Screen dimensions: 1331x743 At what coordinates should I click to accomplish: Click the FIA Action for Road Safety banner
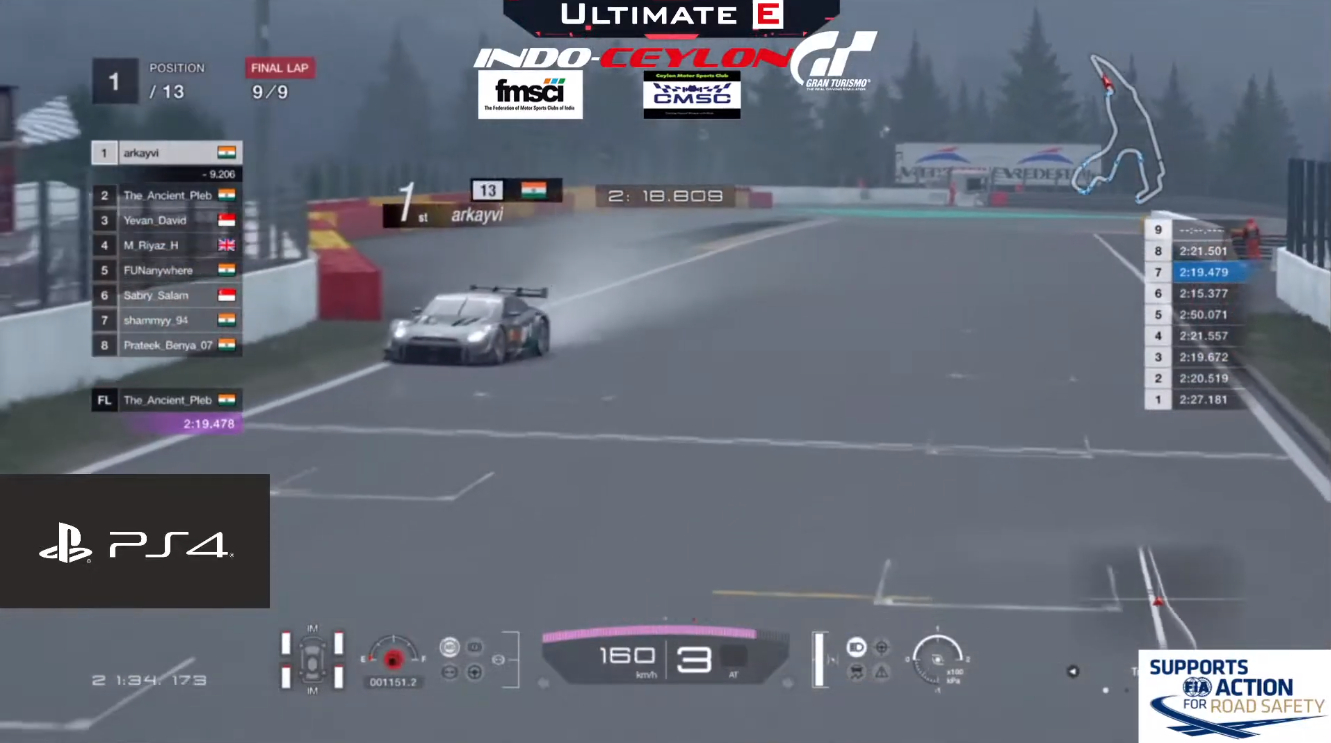pos(1235,696)
